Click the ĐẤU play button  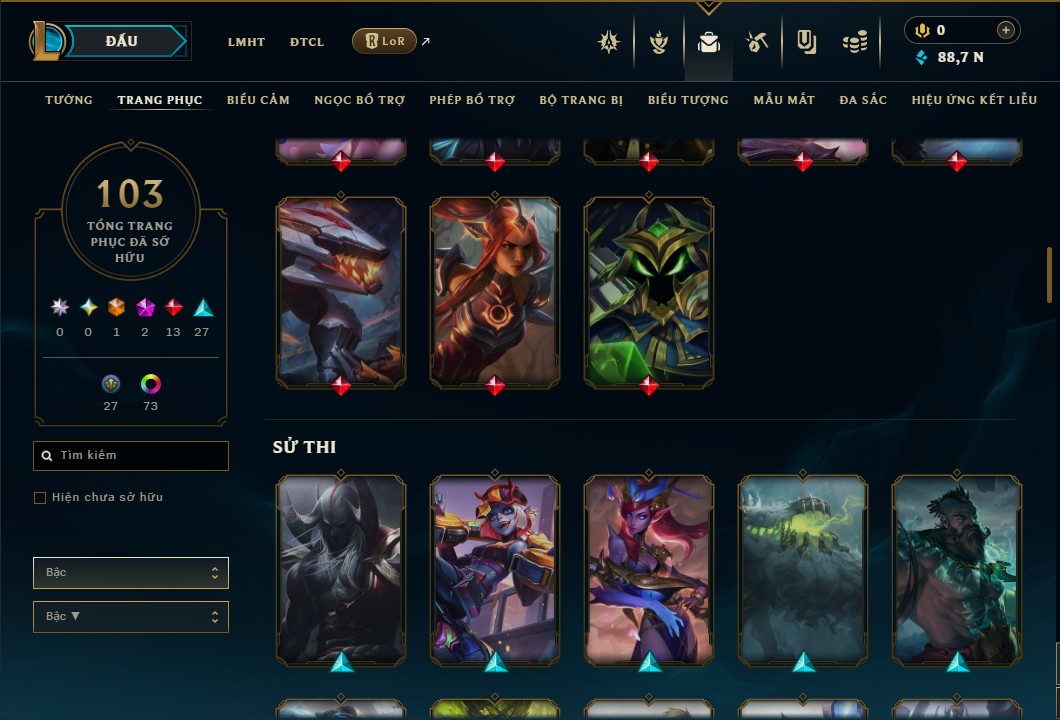pyautogui.click(x=120, y=41)
